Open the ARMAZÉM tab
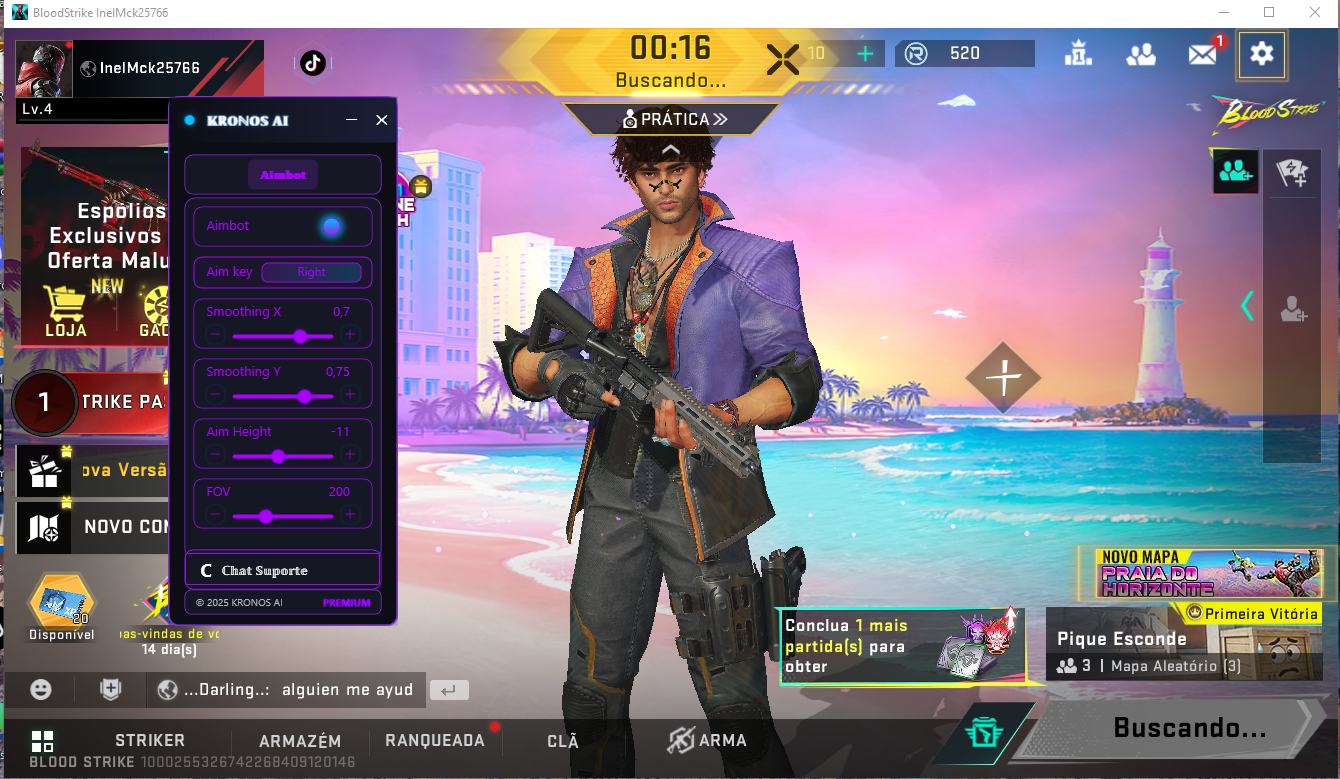Screen dimensions: 1340x779 click(x=300, y=741)
